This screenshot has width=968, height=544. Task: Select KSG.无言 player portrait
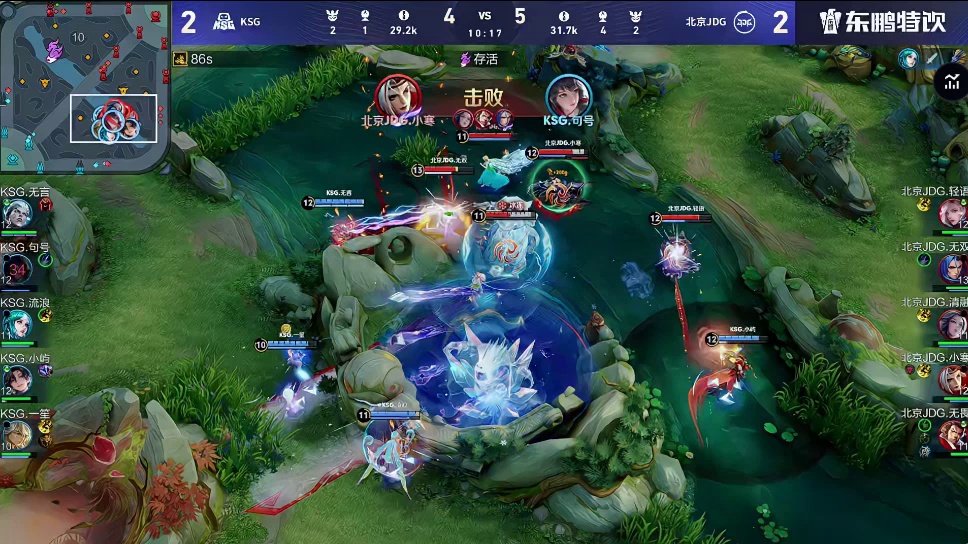coord(17,214)
